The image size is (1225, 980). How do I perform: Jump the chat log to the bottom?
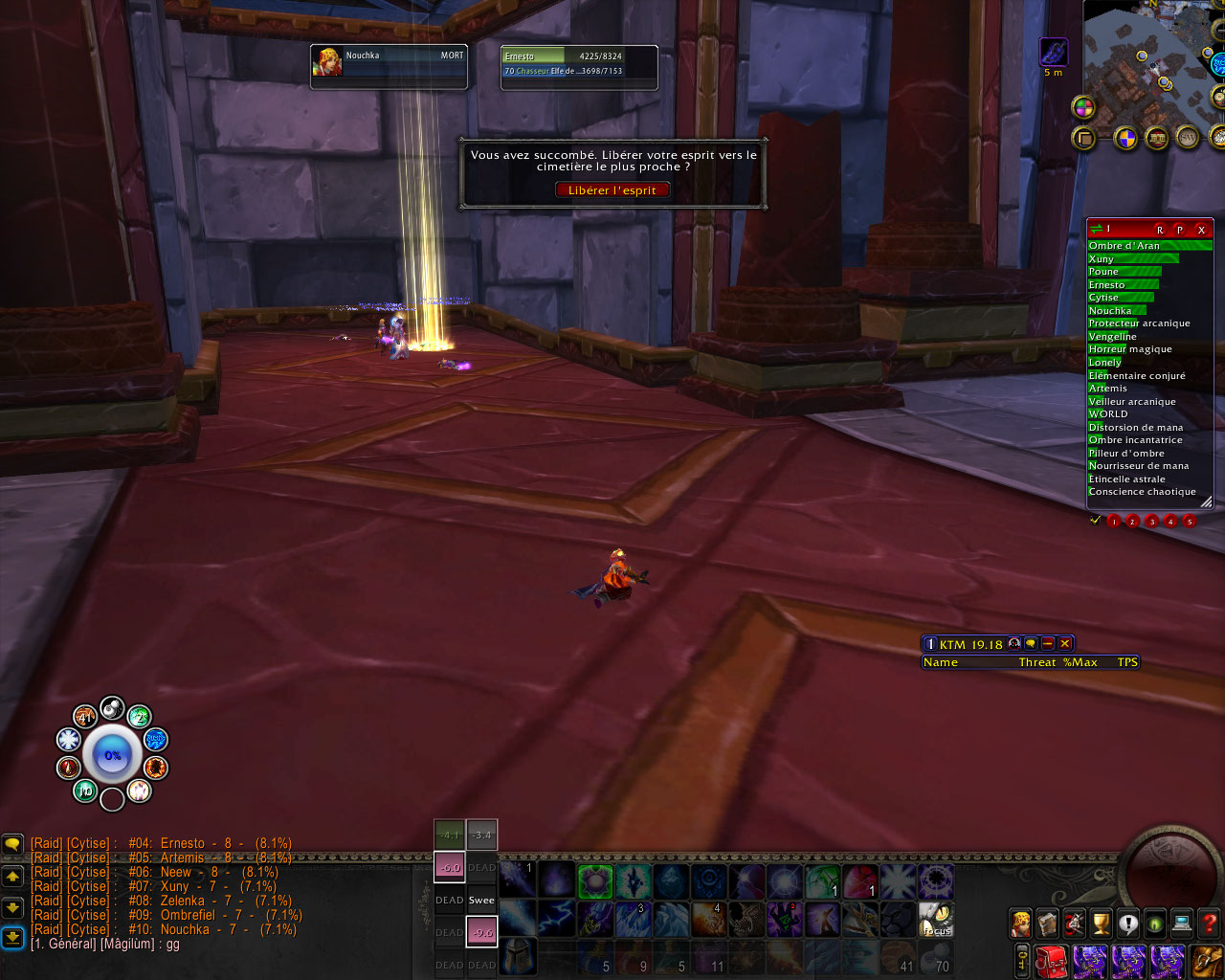coord(12,937)
